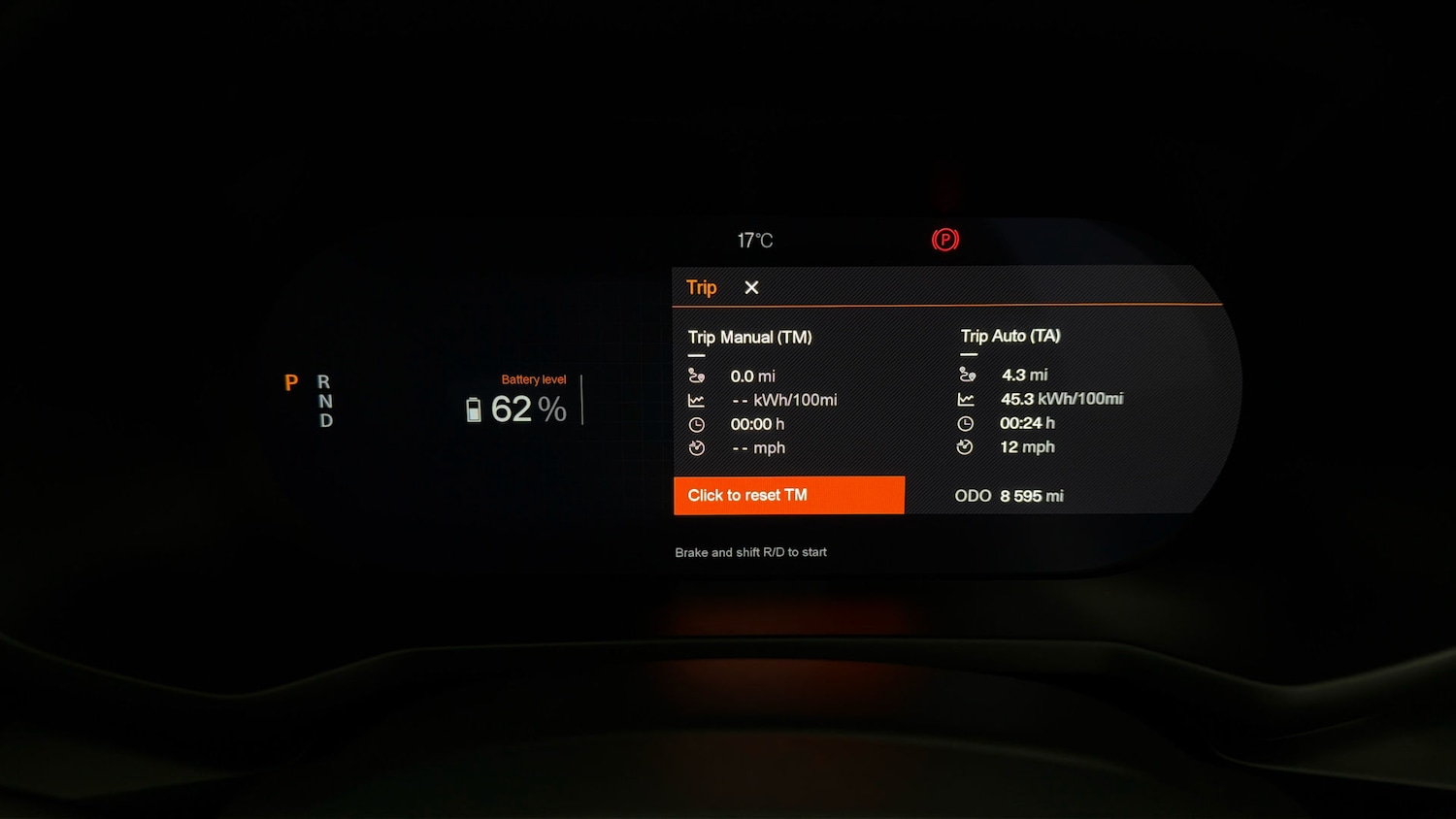Close the Trip panel with the X
The height and width of the screenshot is (819, 1456).
[x=751, y=287]
